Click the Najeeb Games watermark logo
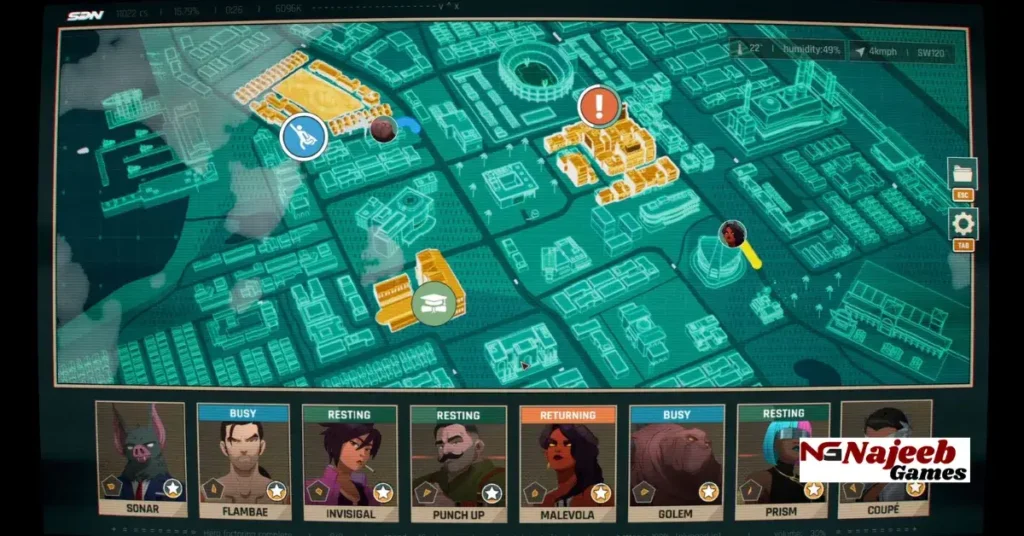Image resolution: width=1024 pixels, height=536 pixels. 884,460
